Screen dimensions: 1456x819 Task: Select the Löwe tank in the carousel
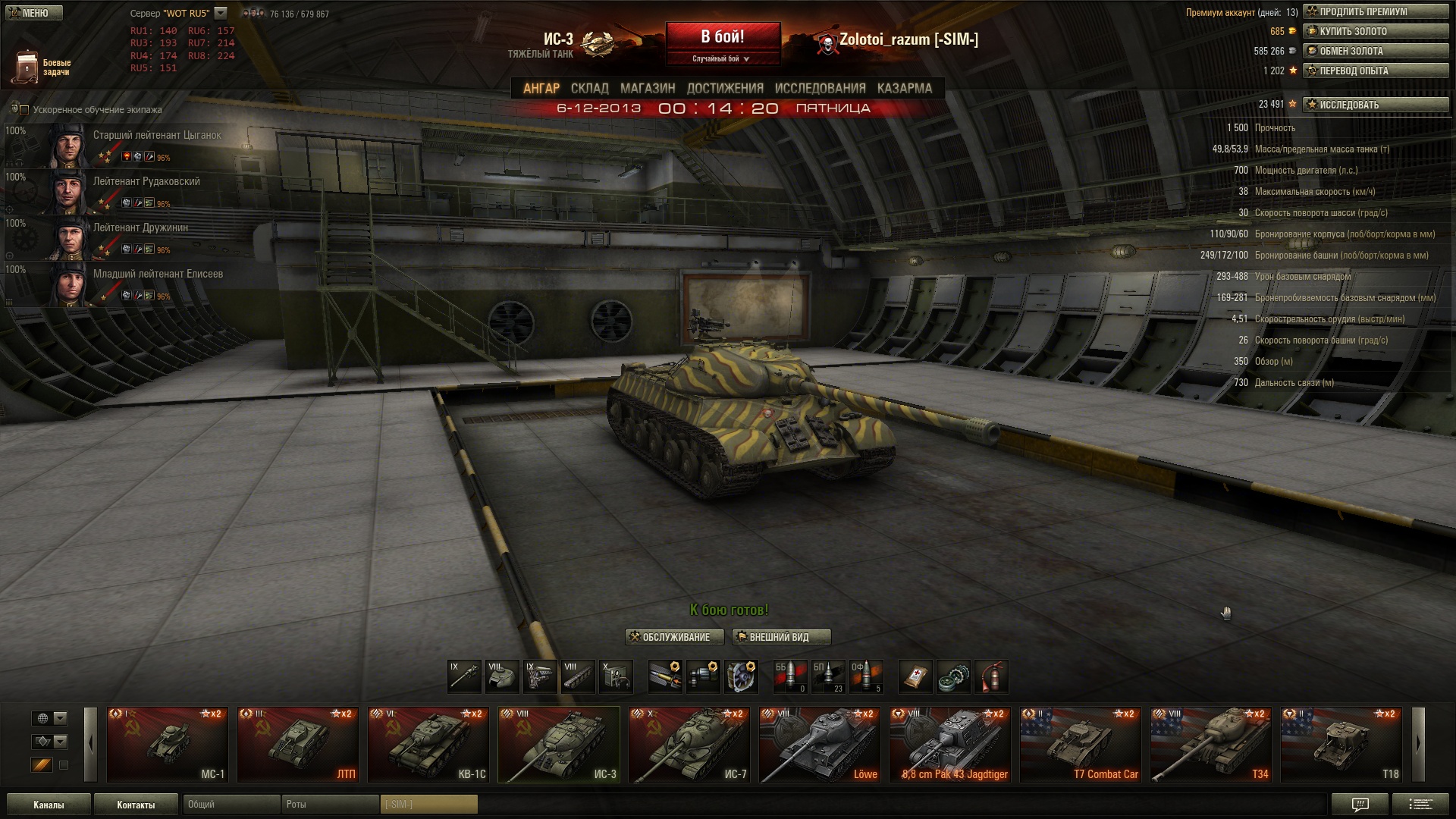[x=820, y=745]
